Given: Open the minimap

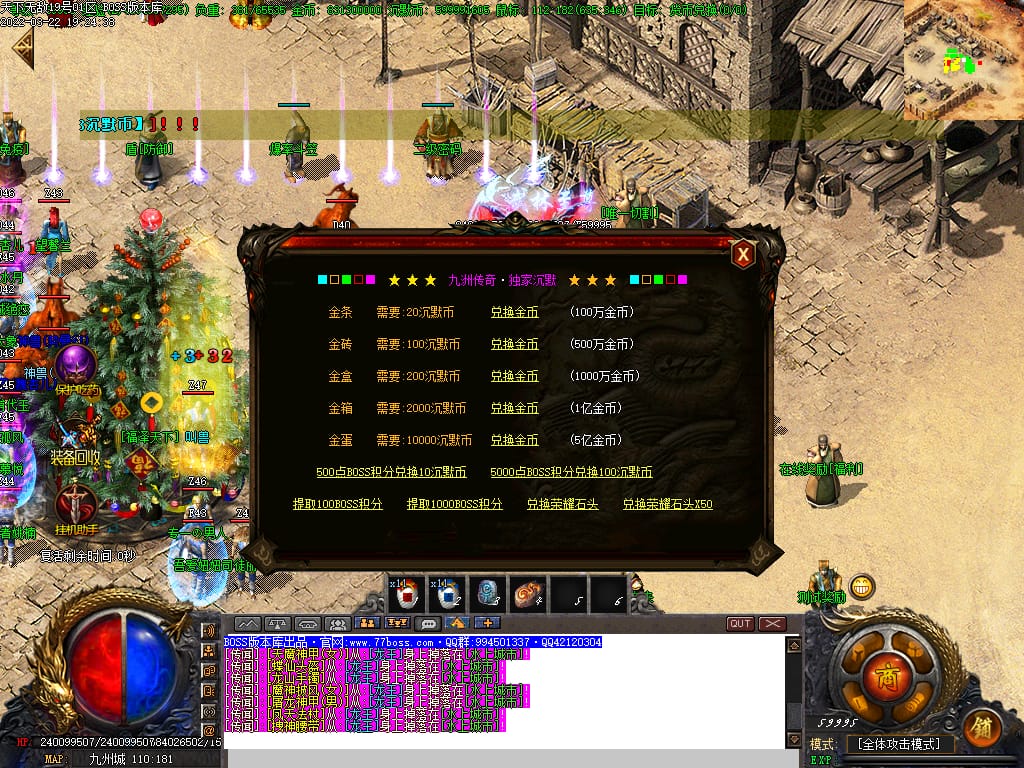Looking at the screenshot, I should tap(963, 60).
